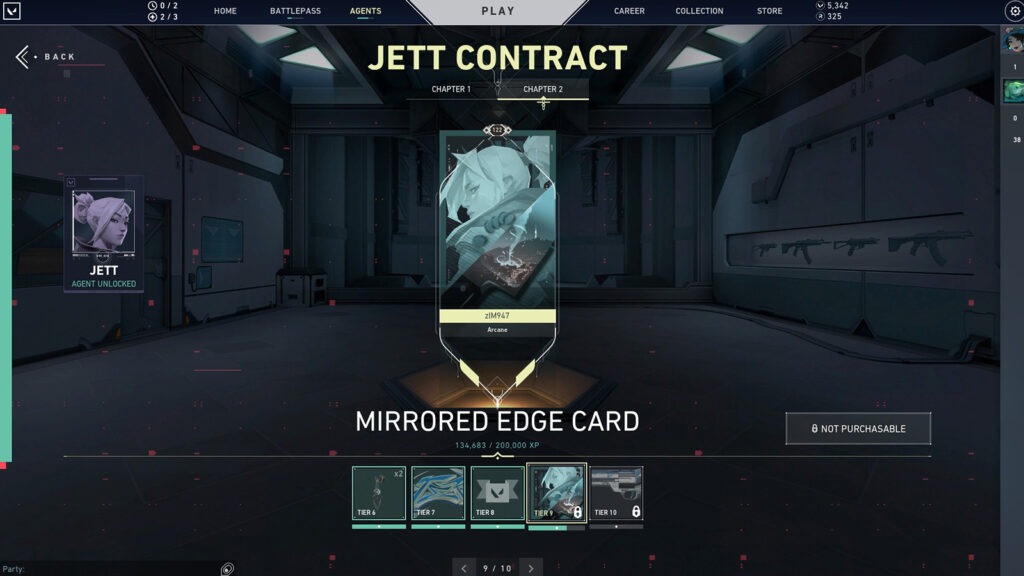Open the Career page
Image resolution: width=1024 pixels, height=576 pixels.
(x=629, y=11)
